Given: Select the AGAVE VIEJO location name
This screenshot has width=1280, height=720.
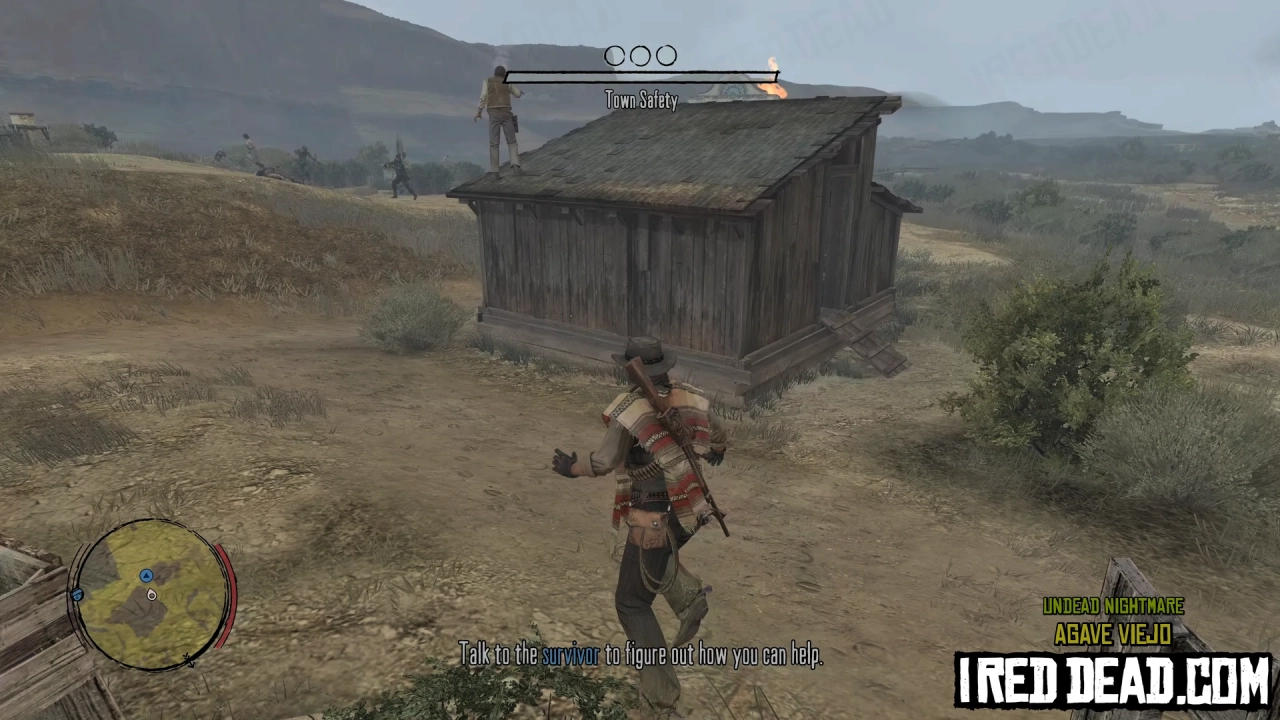Looking at the screenshot, I should click(x=1113, y=634).
